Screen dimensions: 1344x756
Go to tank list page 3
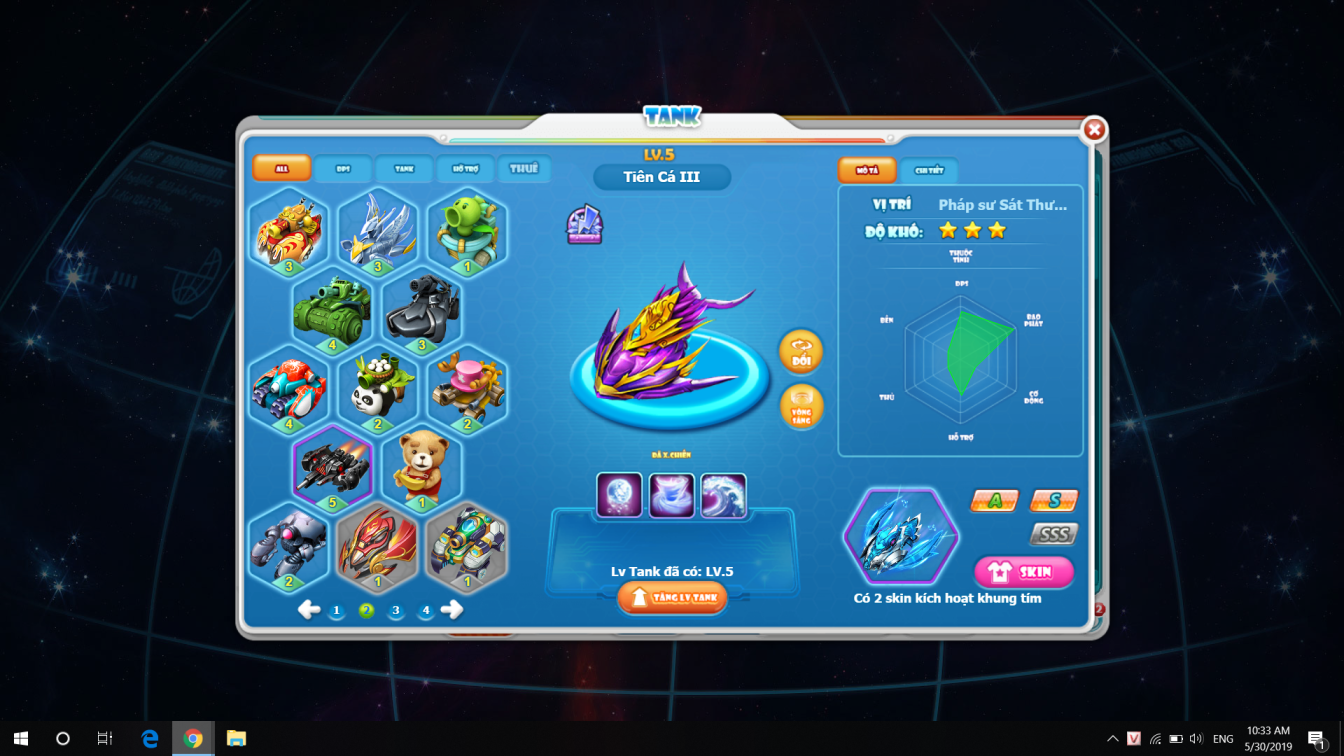pyautogui.click(x=396, y=610)
